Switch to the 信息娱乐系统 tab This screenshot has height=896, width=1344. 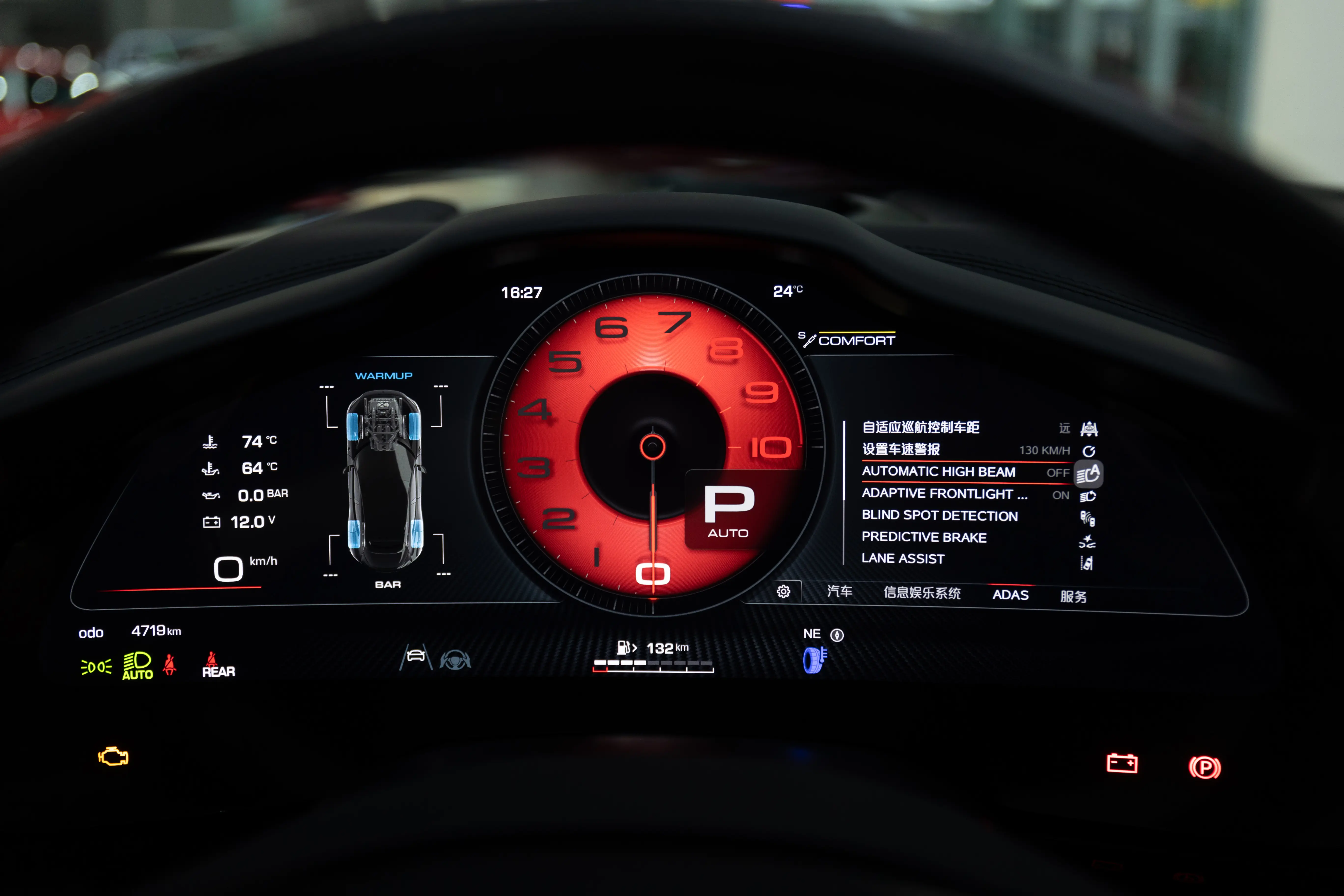(922, 593)
